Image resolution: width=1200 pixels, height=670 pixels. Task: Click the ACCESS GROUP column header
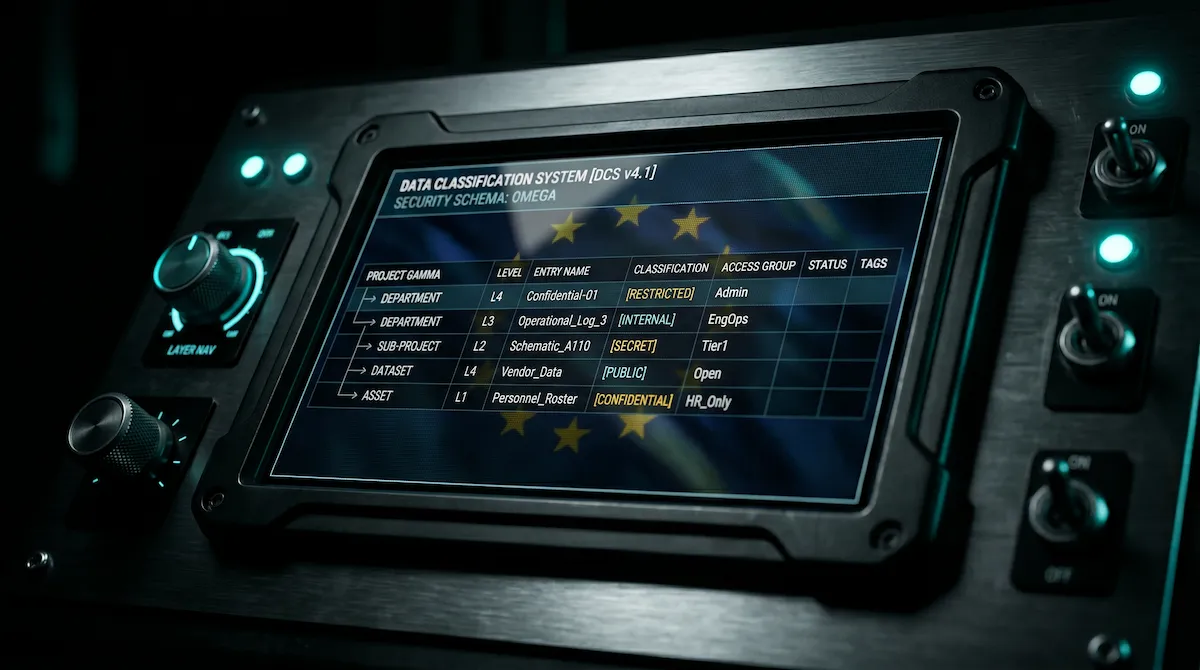tap(758, 266)
